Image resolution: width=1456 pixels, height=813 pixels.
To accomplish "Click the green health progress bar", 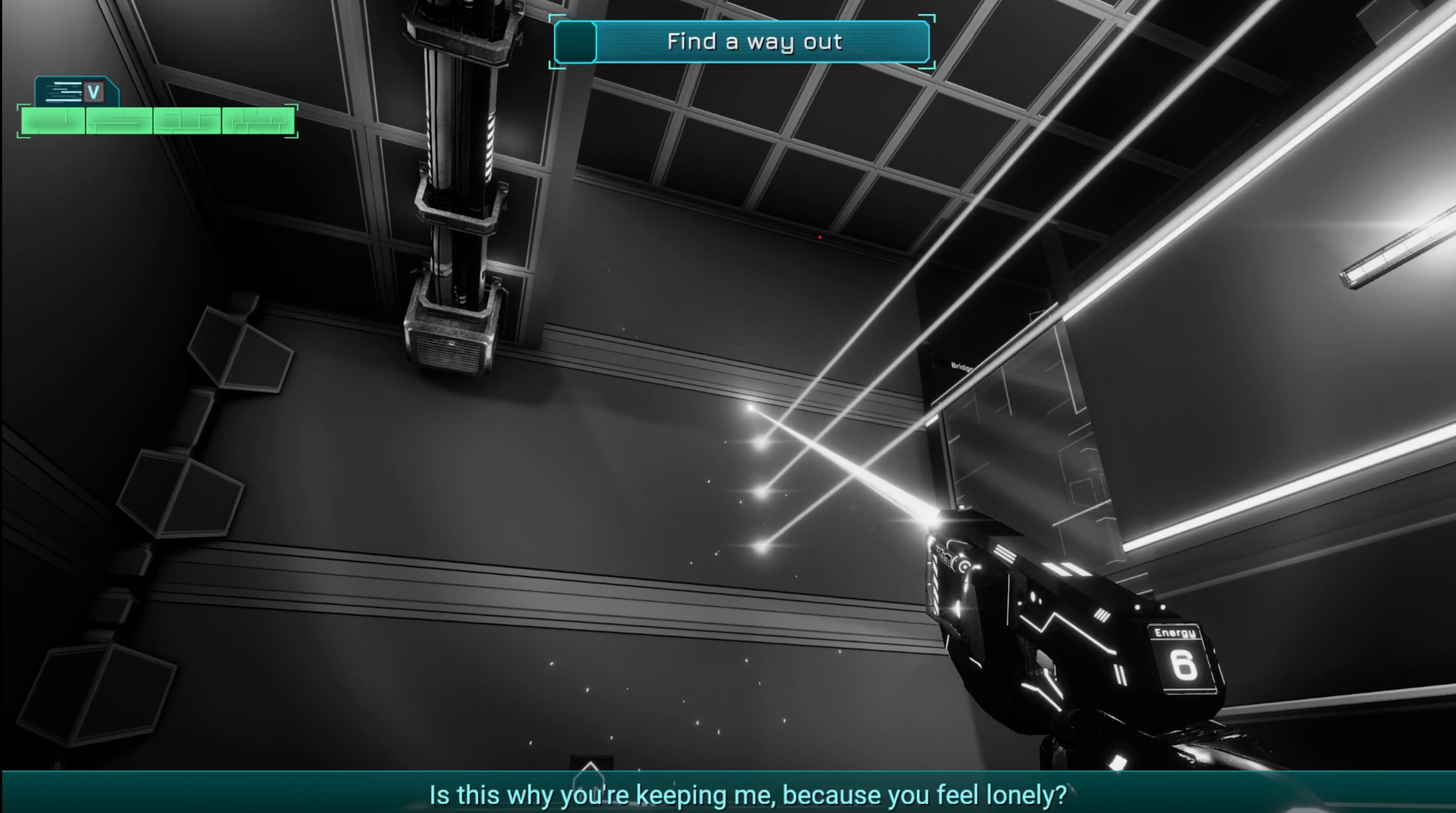I will point(157,120).
